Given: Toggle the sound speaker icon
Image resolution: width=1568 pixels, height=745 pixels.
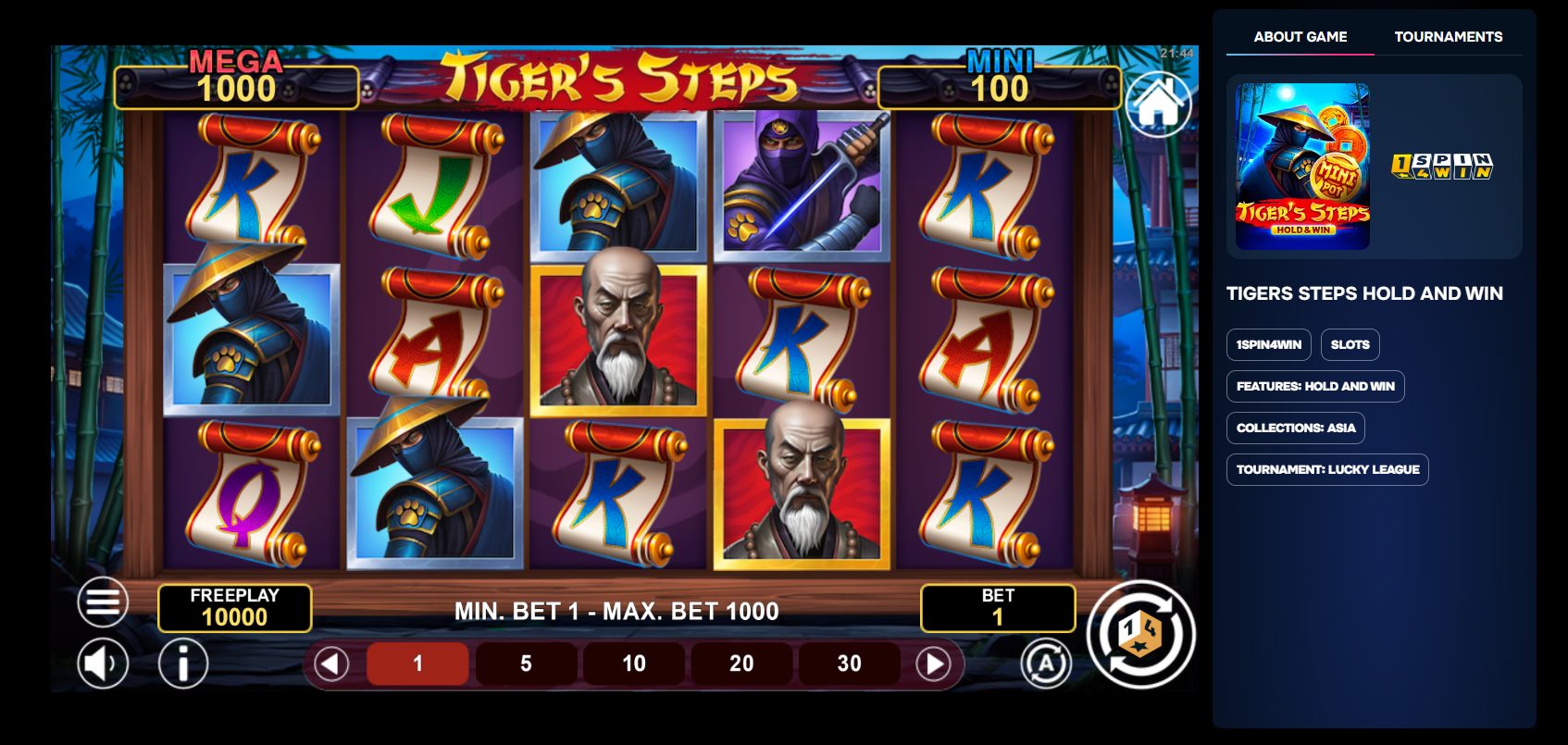Looking at the screenshot, I should pos(102,664).
